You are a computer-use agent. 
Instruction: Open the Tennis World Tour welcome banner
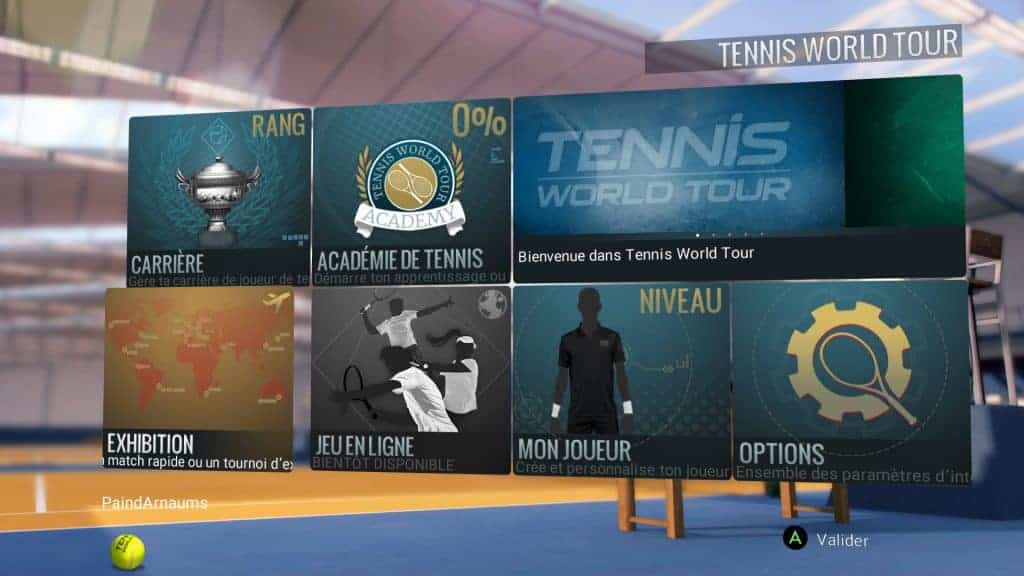(x=737, y=177)
